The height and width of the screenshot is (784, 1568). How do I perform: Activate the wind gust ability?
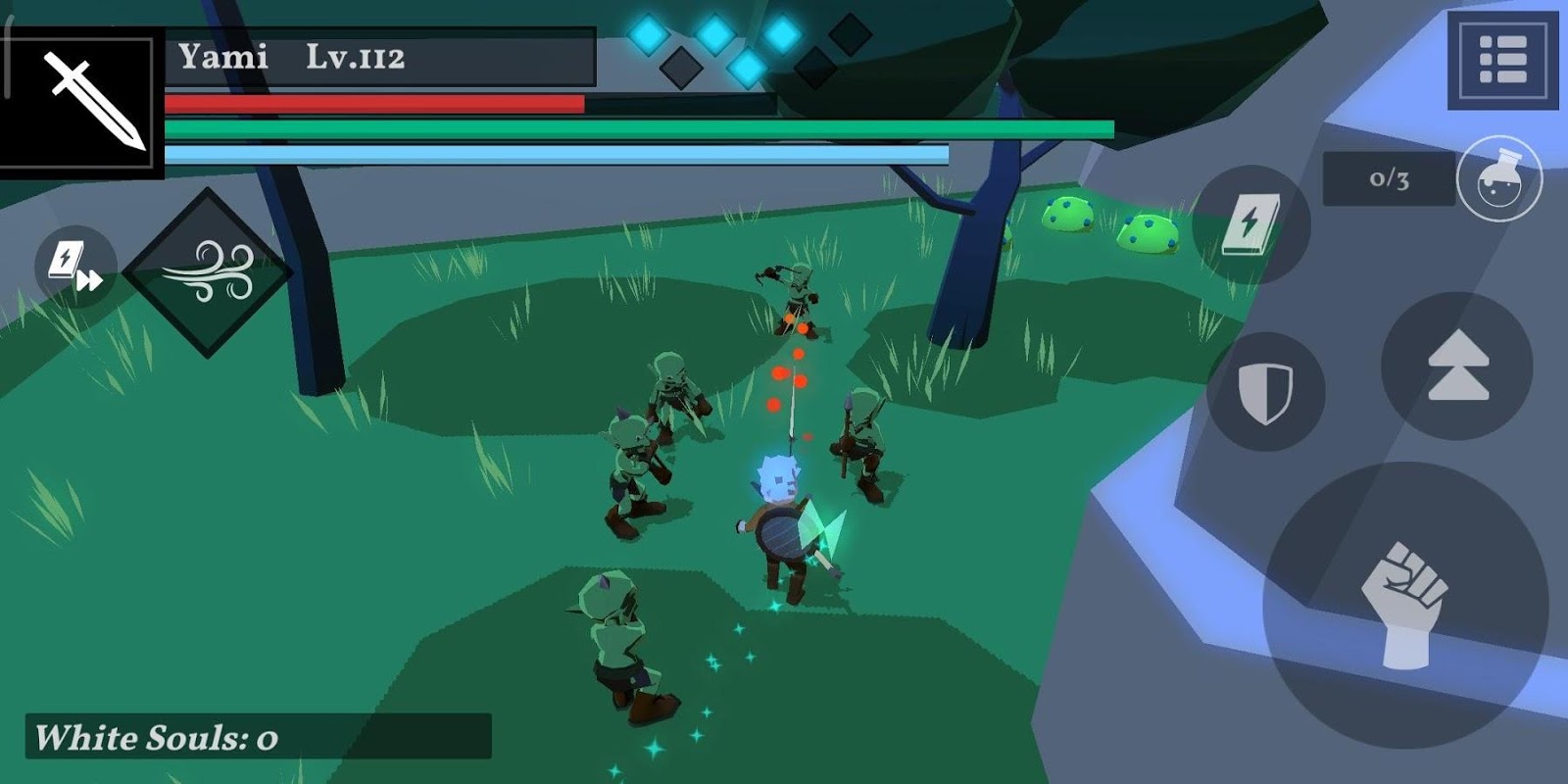coord(208,272)
